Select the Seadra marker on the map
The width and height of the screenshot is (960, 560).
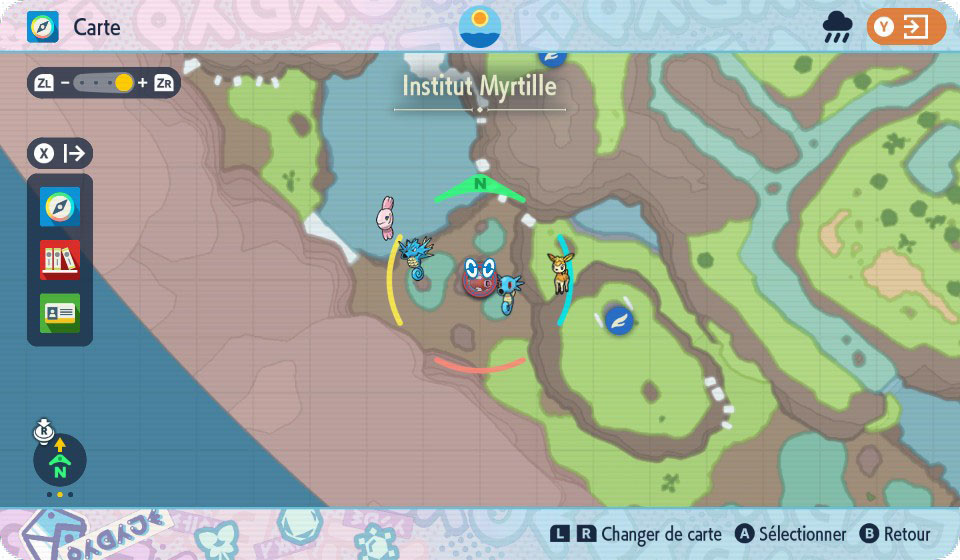pos(415,258)
